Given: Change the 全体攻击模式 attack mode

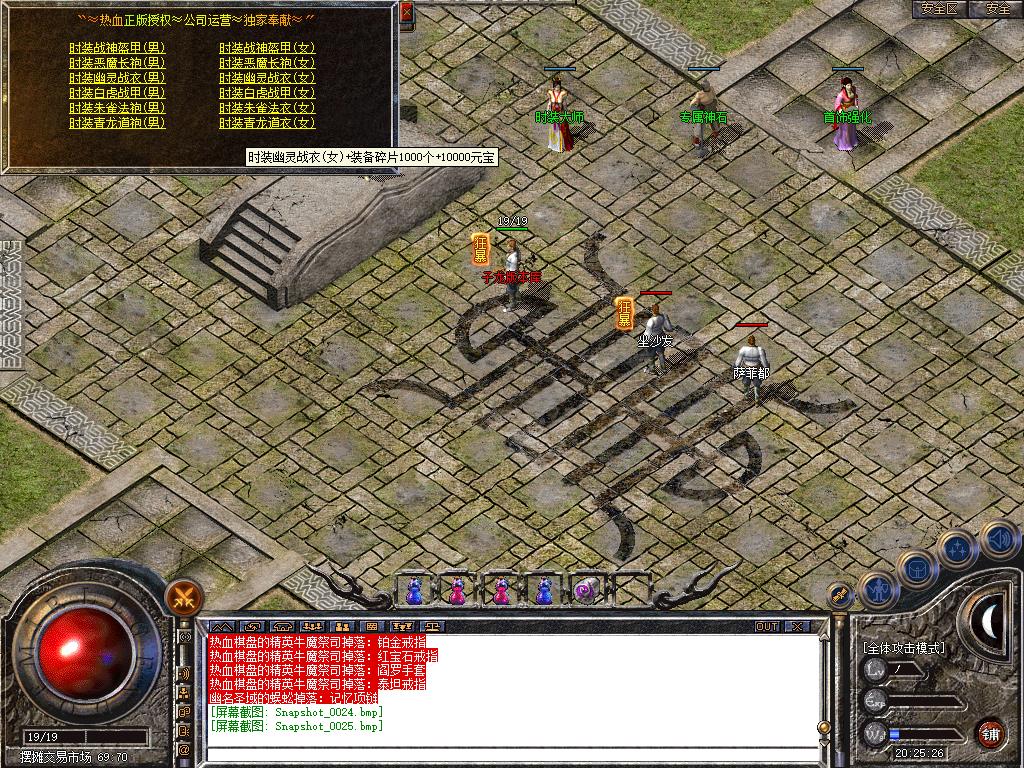Looking at the screenshot, I should [x=905, y=648].
